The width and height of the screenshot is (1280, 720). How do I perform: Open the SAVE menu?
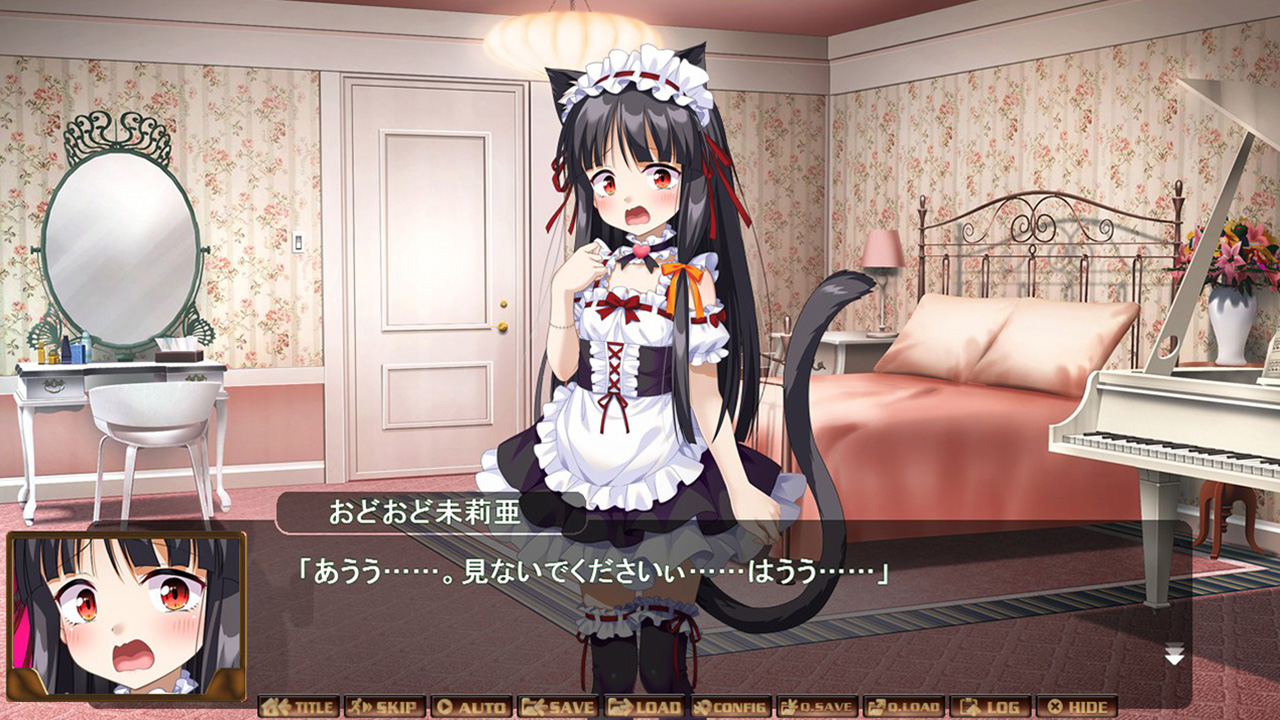[x=558, y=707]
